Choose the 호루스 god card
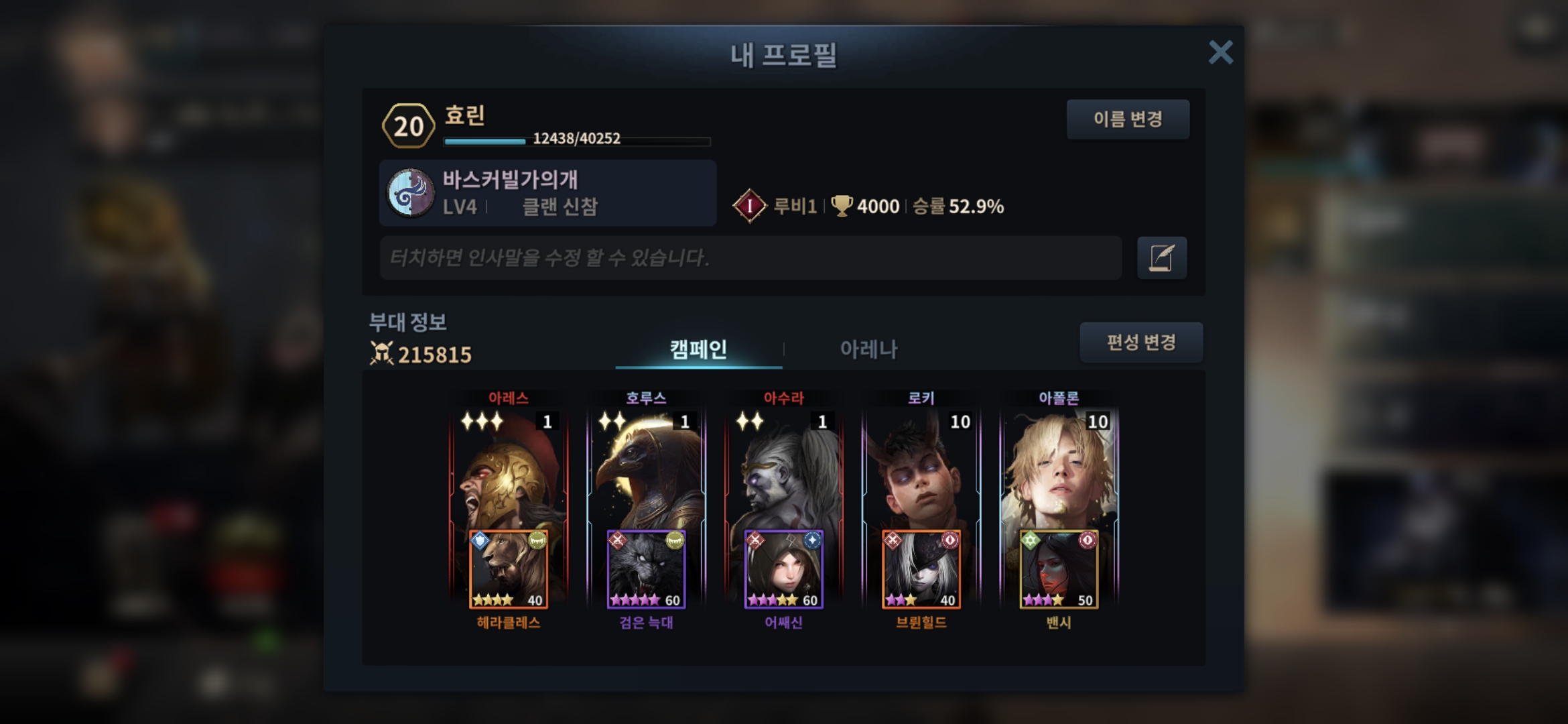This screenshot has height=724, width=1568. (x=646, y=469)
